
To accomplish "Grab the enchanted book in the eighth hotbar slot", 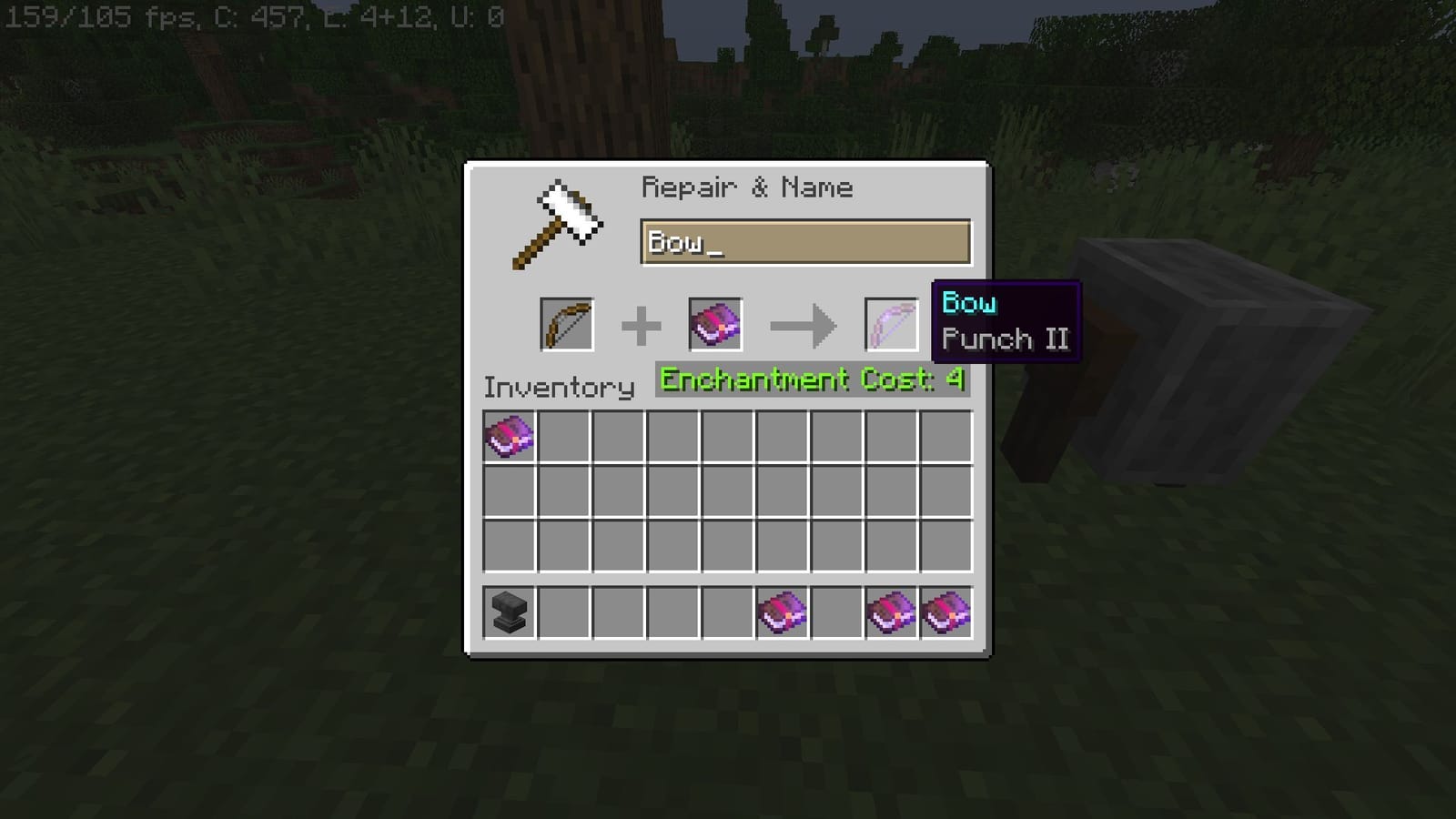I will (892, 611).
